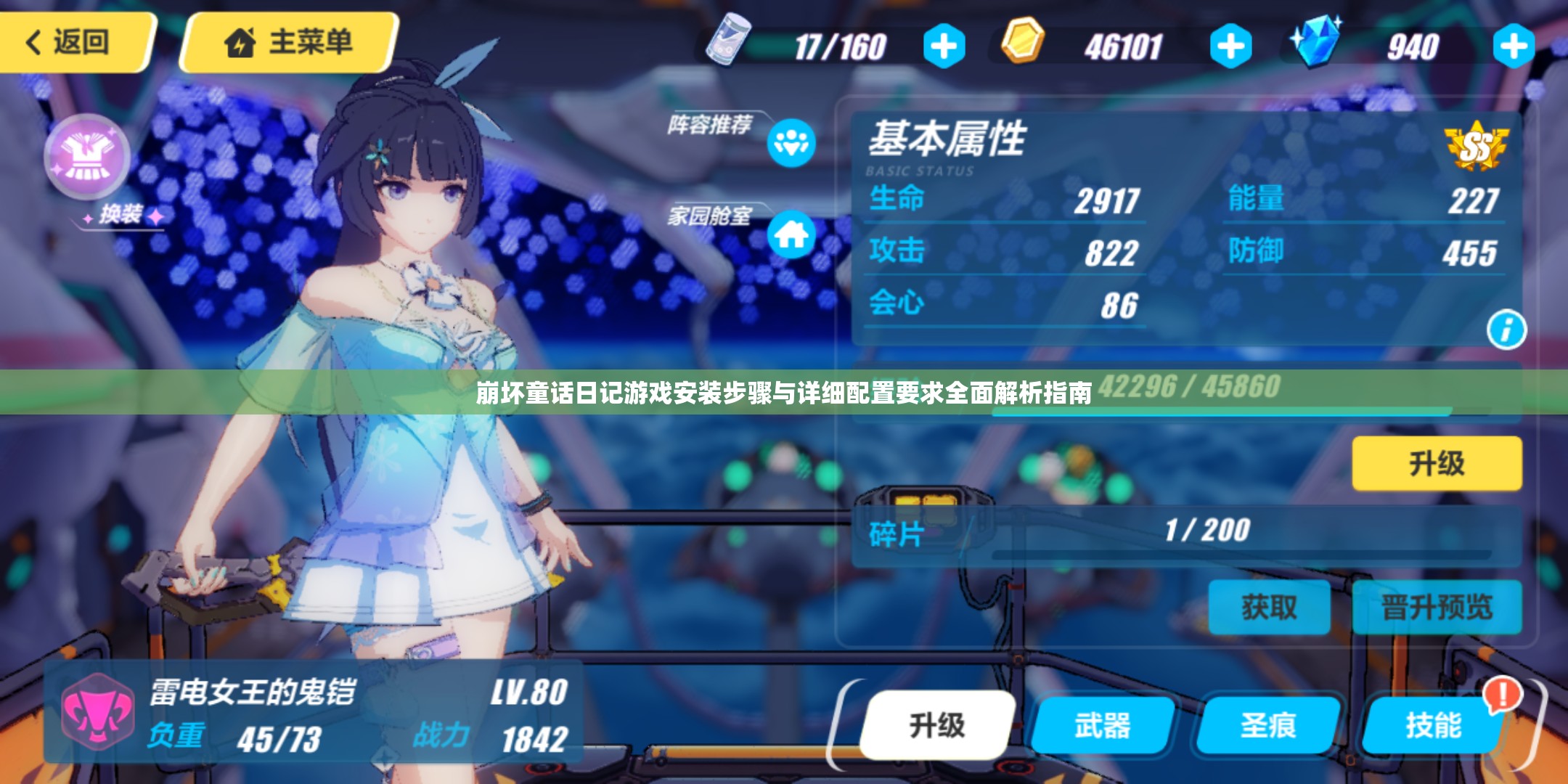Click the yellow 升级 level-up button

tap(1437, 463)
